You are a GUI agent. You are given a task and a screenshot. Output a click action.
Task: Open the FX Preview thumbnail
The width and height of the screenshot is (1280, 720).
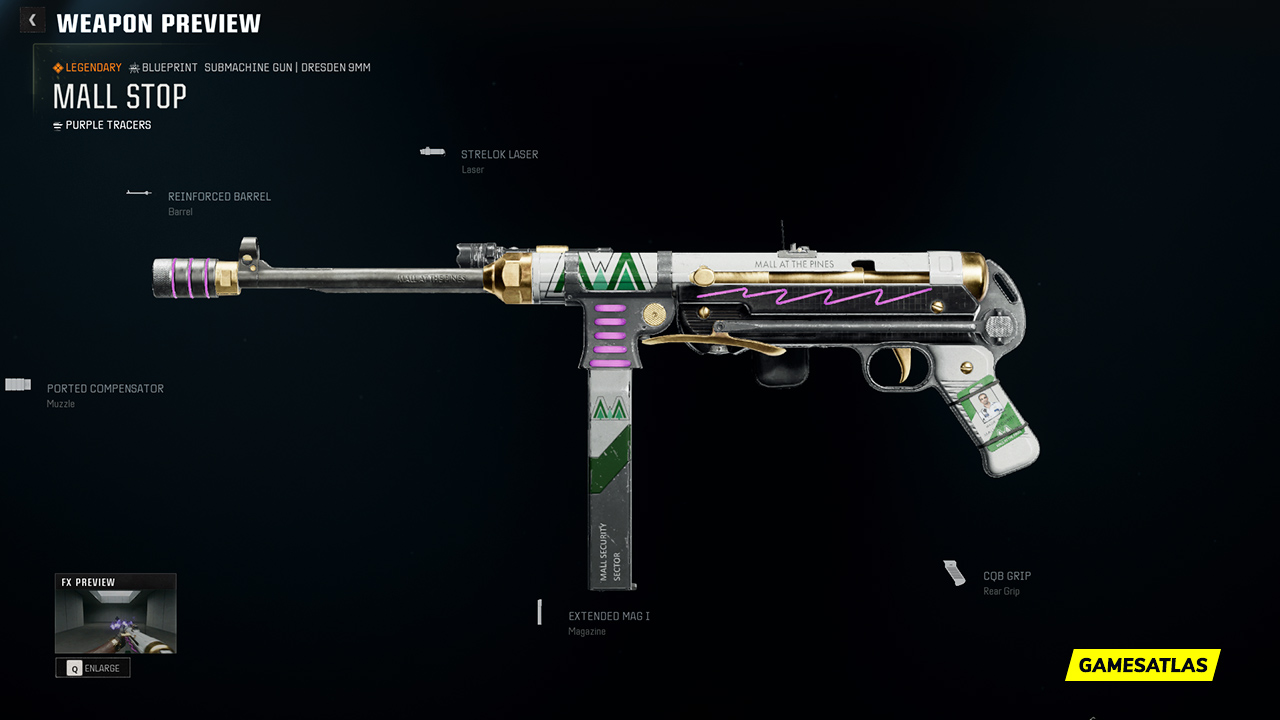pyautogui.click(x=115, y=620)
